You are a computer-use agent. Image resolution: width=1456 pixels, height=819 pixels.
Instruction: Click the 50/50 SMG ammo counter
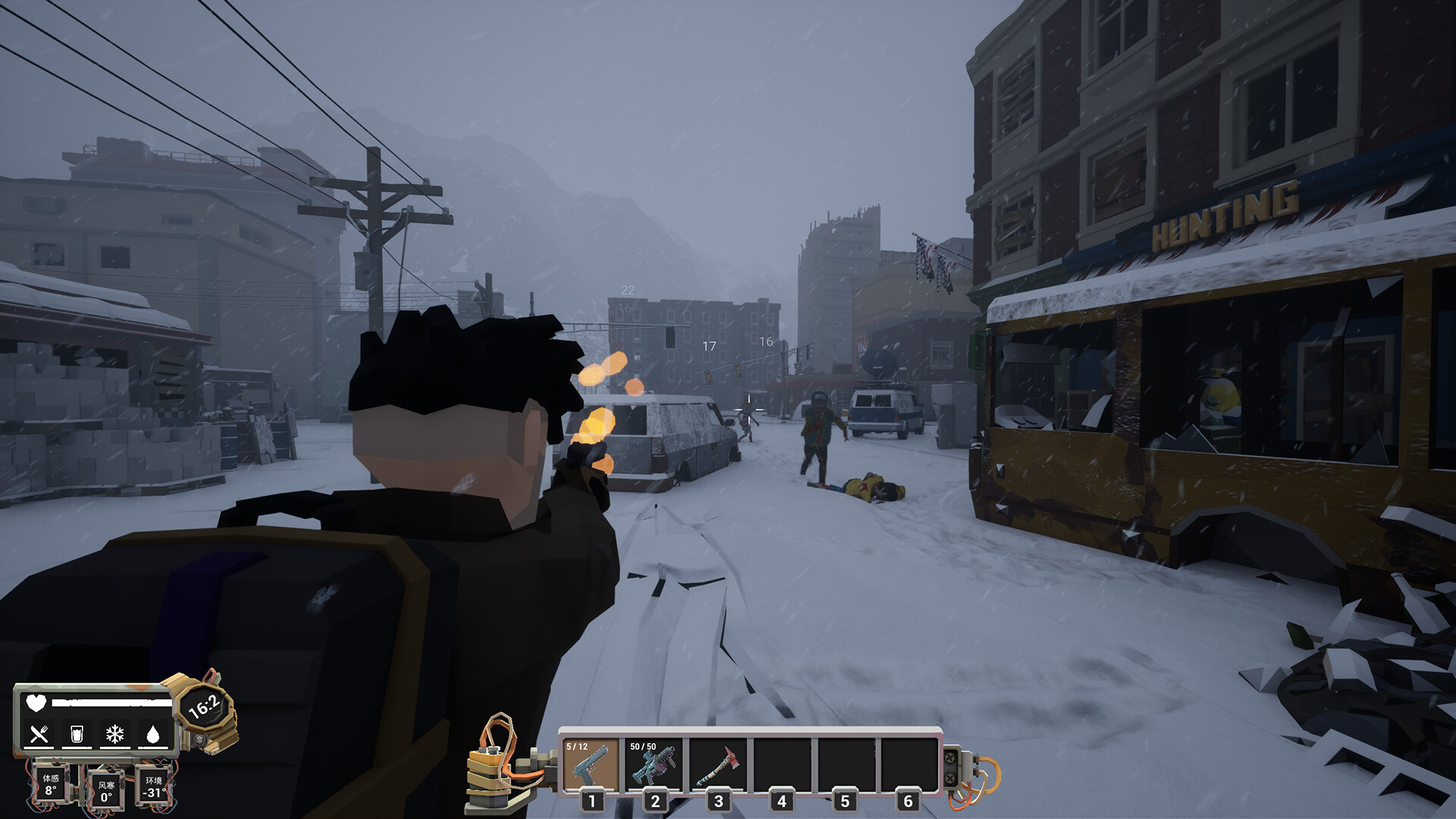(x=643, y=745)
